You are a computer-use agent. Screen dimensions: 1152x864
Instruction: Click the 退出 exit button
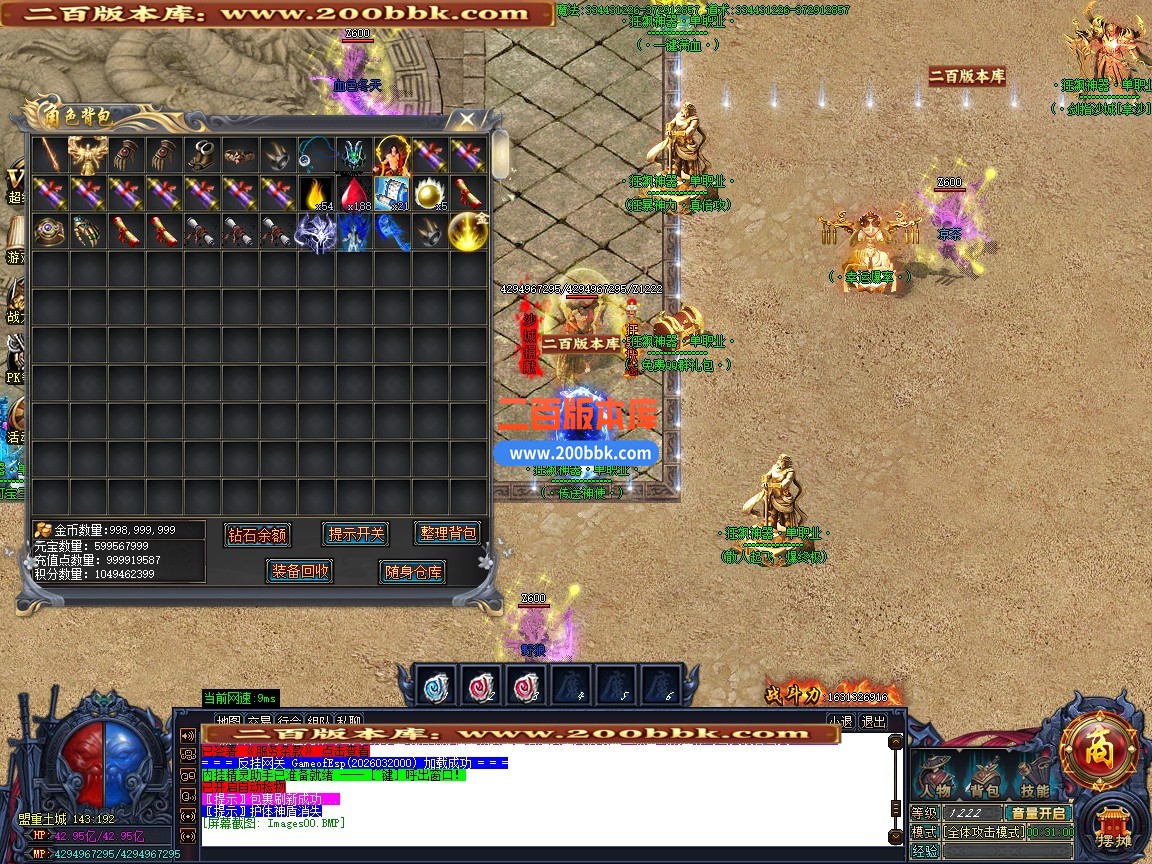pos(873,721)
